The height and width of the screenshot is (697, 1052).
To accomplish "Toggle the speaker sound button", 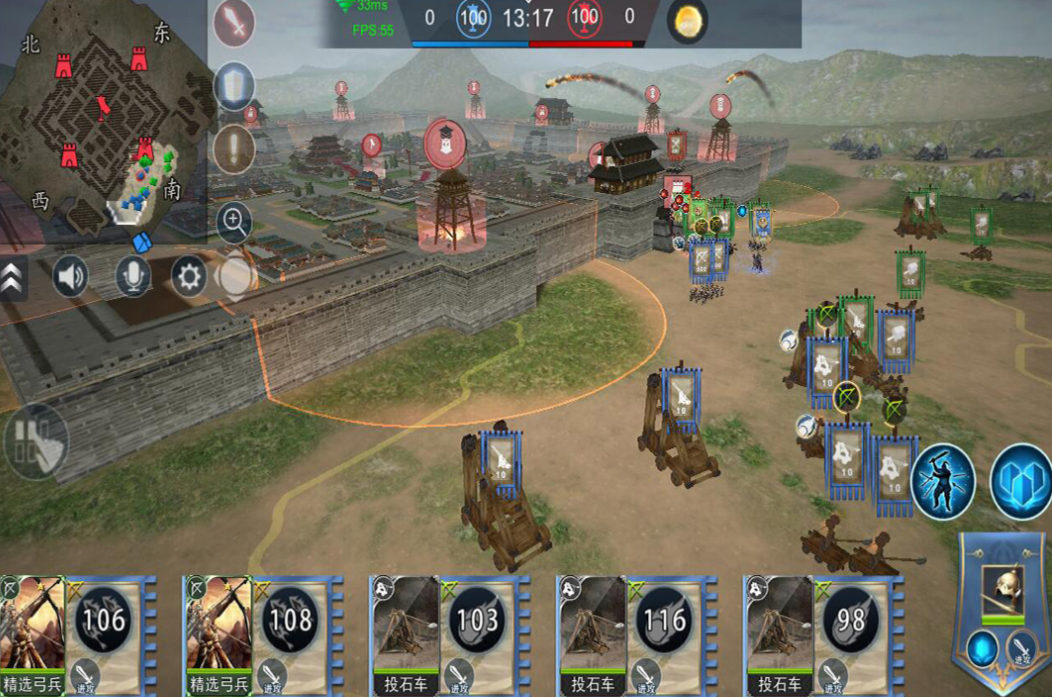I will coord(70,277).
